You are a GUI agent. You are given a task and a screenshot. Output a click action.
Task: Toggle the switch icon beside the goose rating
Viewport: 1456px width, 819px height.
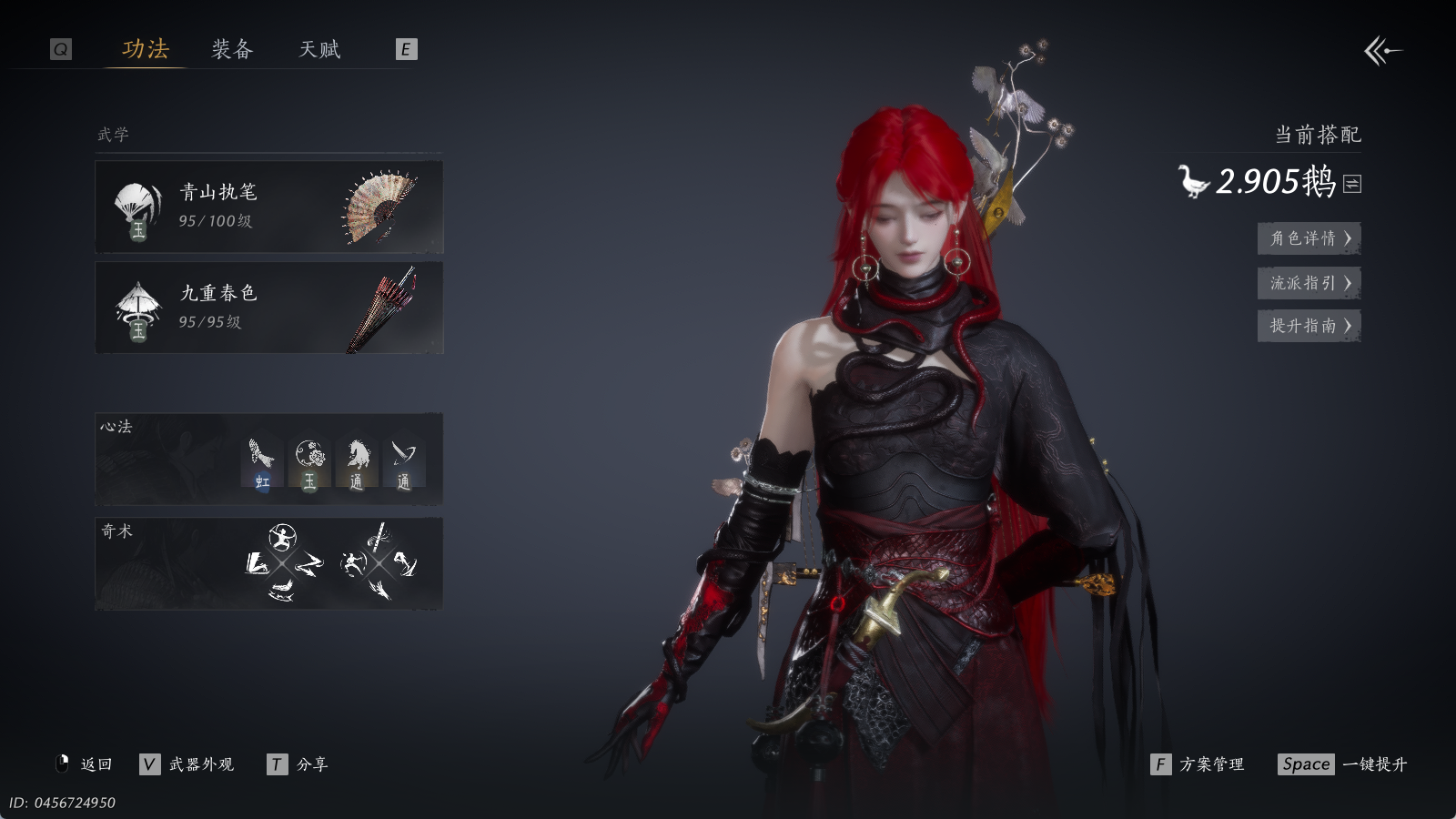(1353, 184)
